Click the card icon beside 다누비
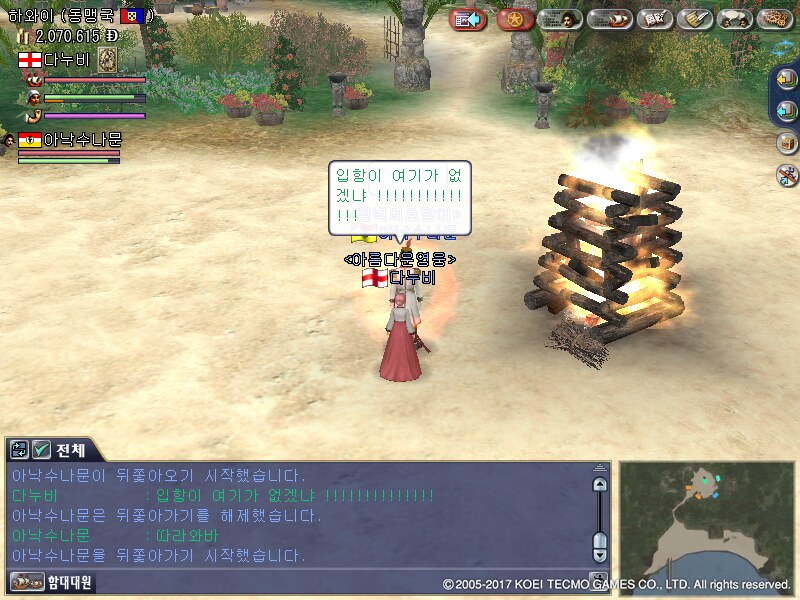 [x=107, y=60]
